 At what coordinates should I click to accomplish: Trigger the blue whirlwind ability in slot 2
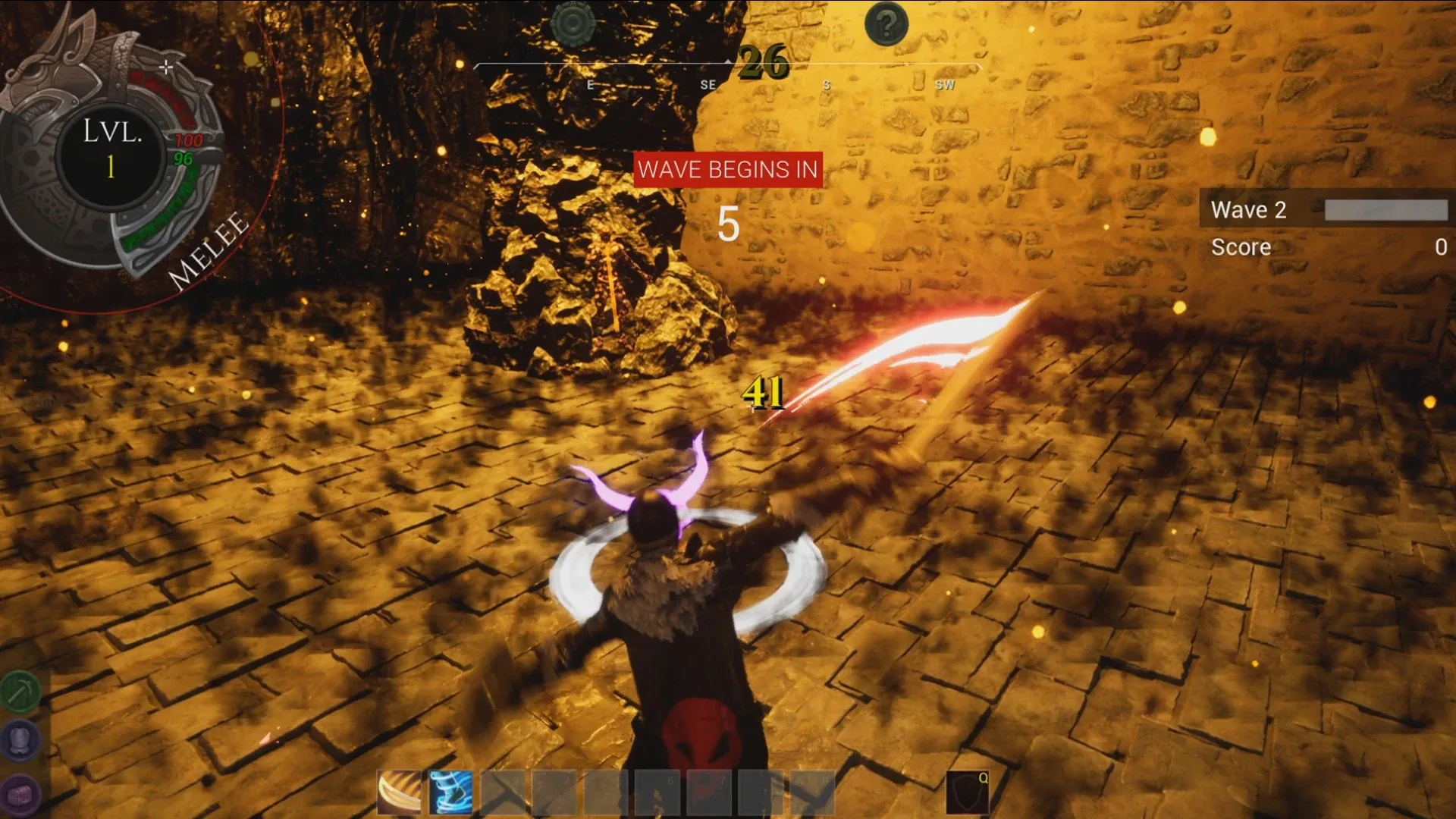pos(450,793)
